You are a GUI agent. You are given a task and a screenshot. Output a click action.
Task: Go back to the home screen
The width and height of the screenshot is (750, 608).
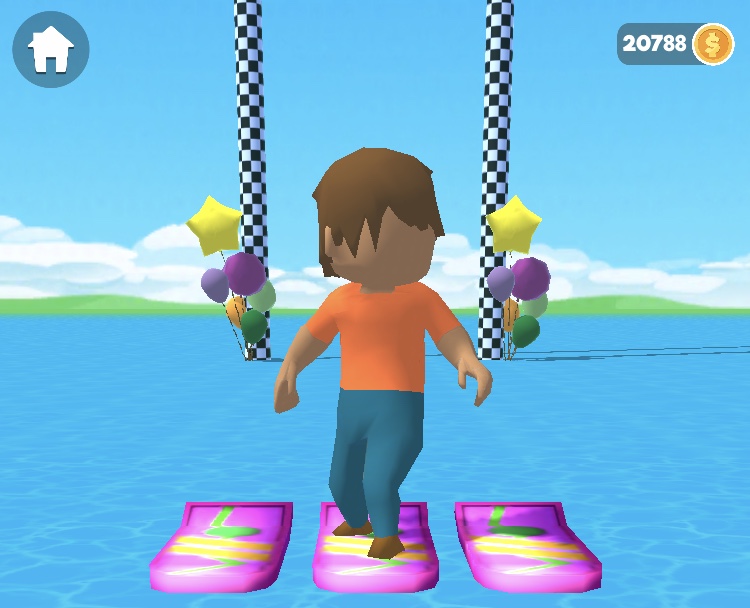coord(51,49)
